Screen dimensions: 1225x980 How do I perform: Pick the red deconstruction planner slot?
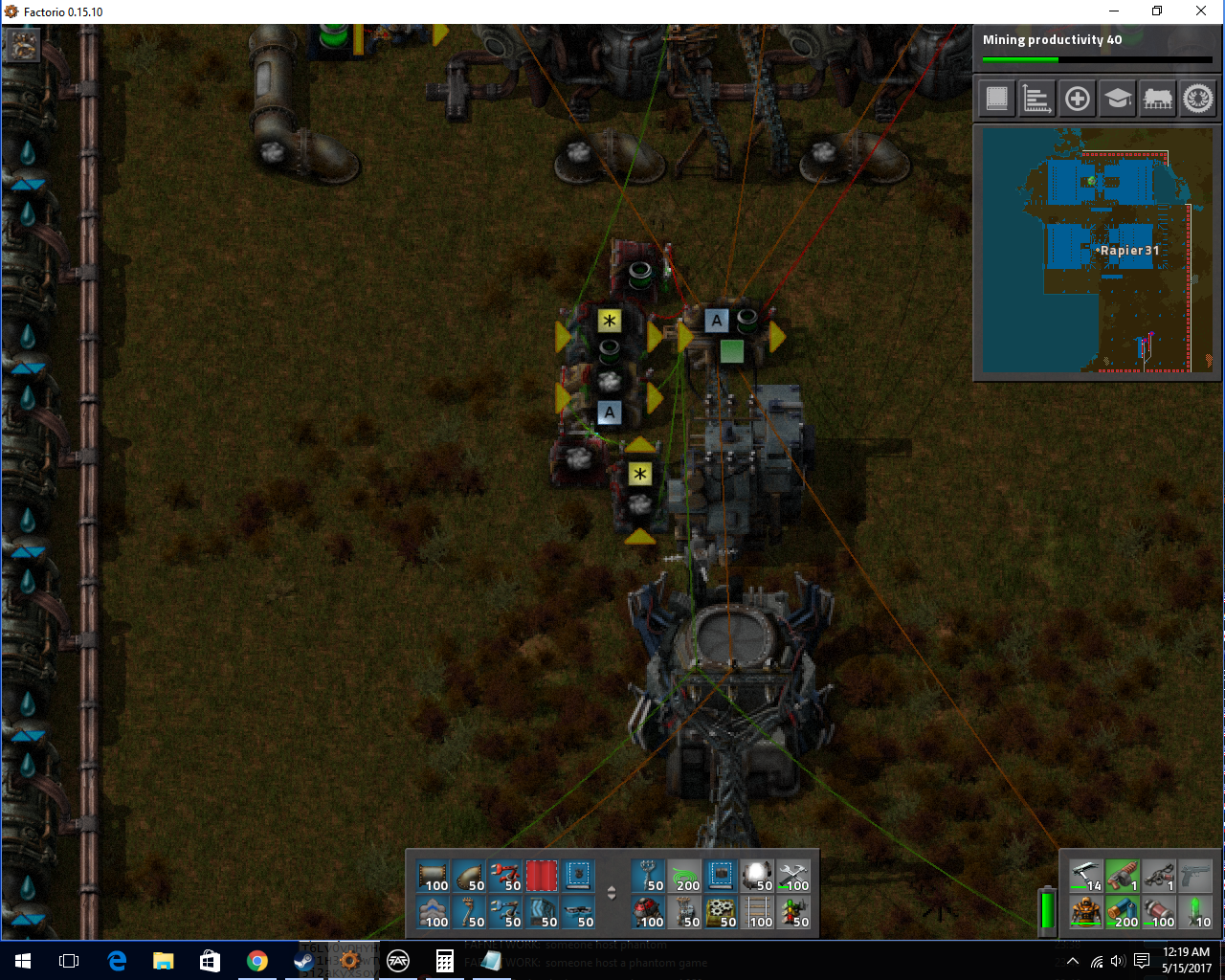click(x=542, y=876)
